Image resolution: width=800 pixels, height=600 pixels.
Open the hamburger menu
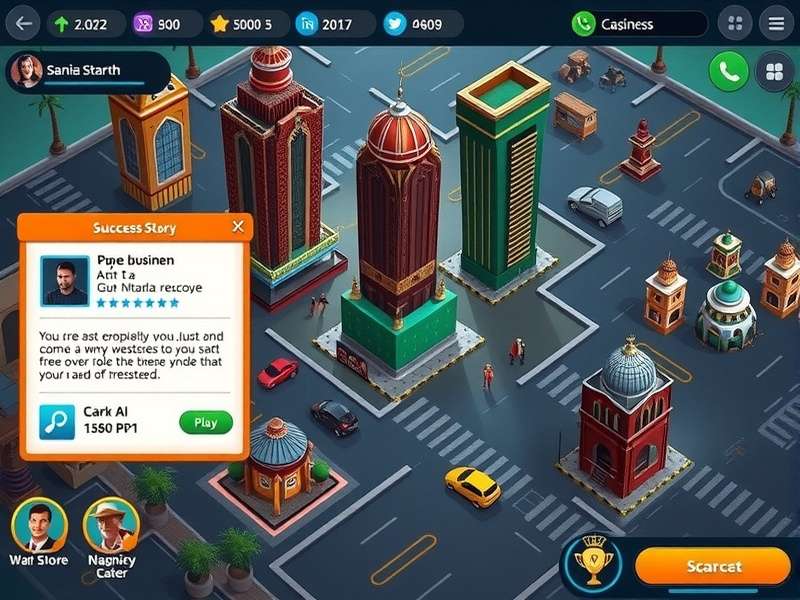coord(772,24)
